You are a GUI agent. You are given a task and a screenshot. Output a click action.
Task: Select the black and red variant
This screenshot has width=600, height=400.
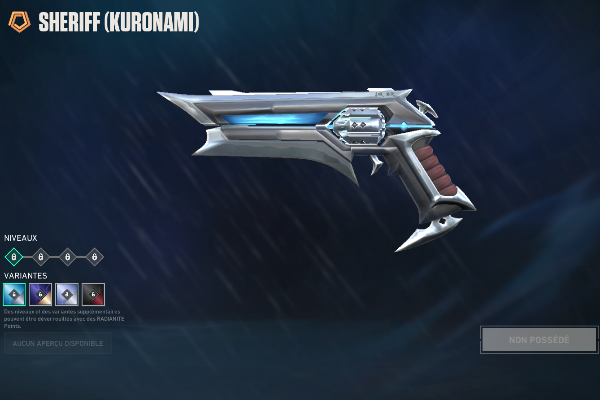(x=93, y=294)
